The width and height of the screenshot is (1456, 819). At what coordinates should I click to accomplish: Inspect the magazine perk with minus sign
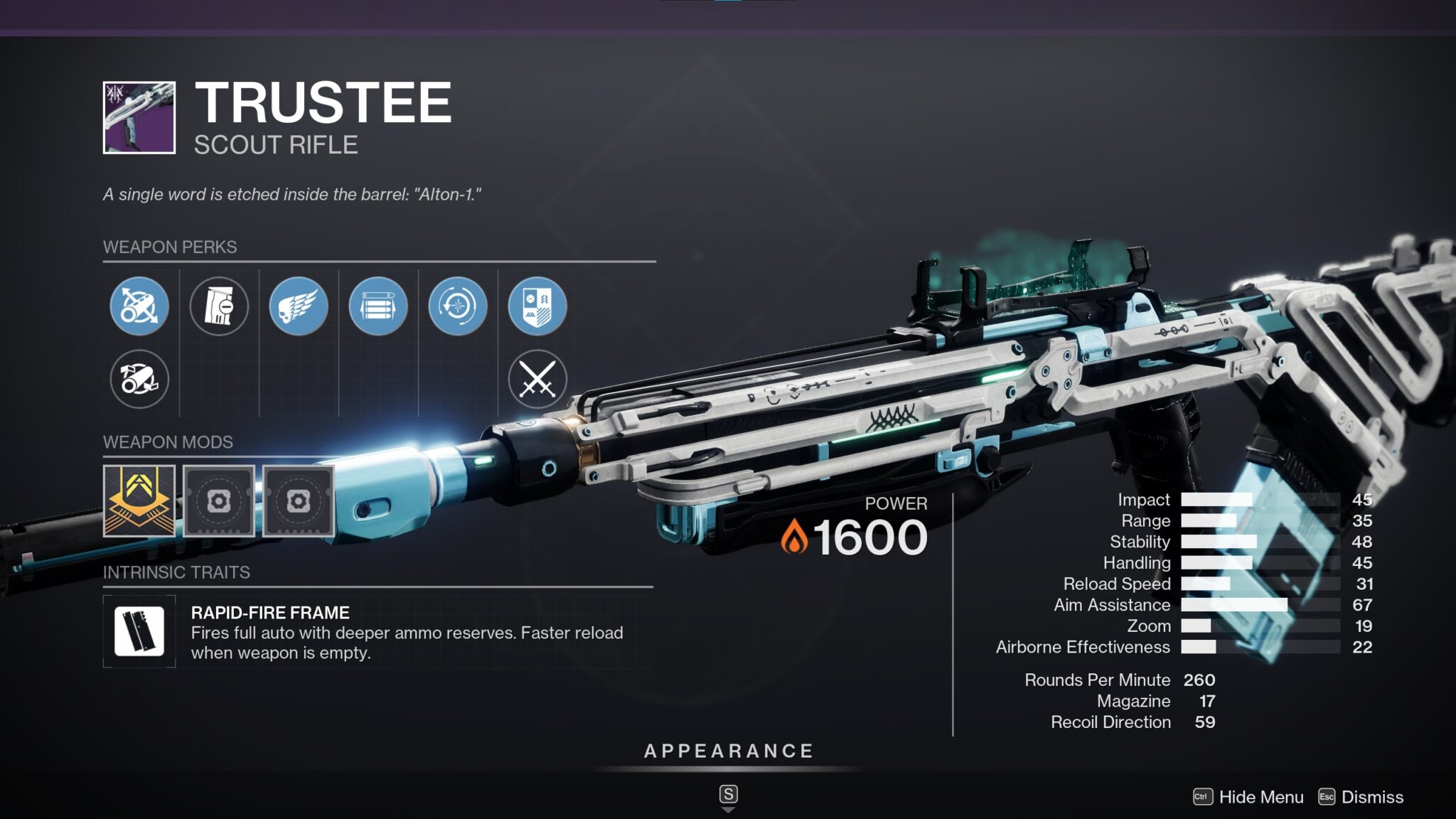(x=219, y=306)
